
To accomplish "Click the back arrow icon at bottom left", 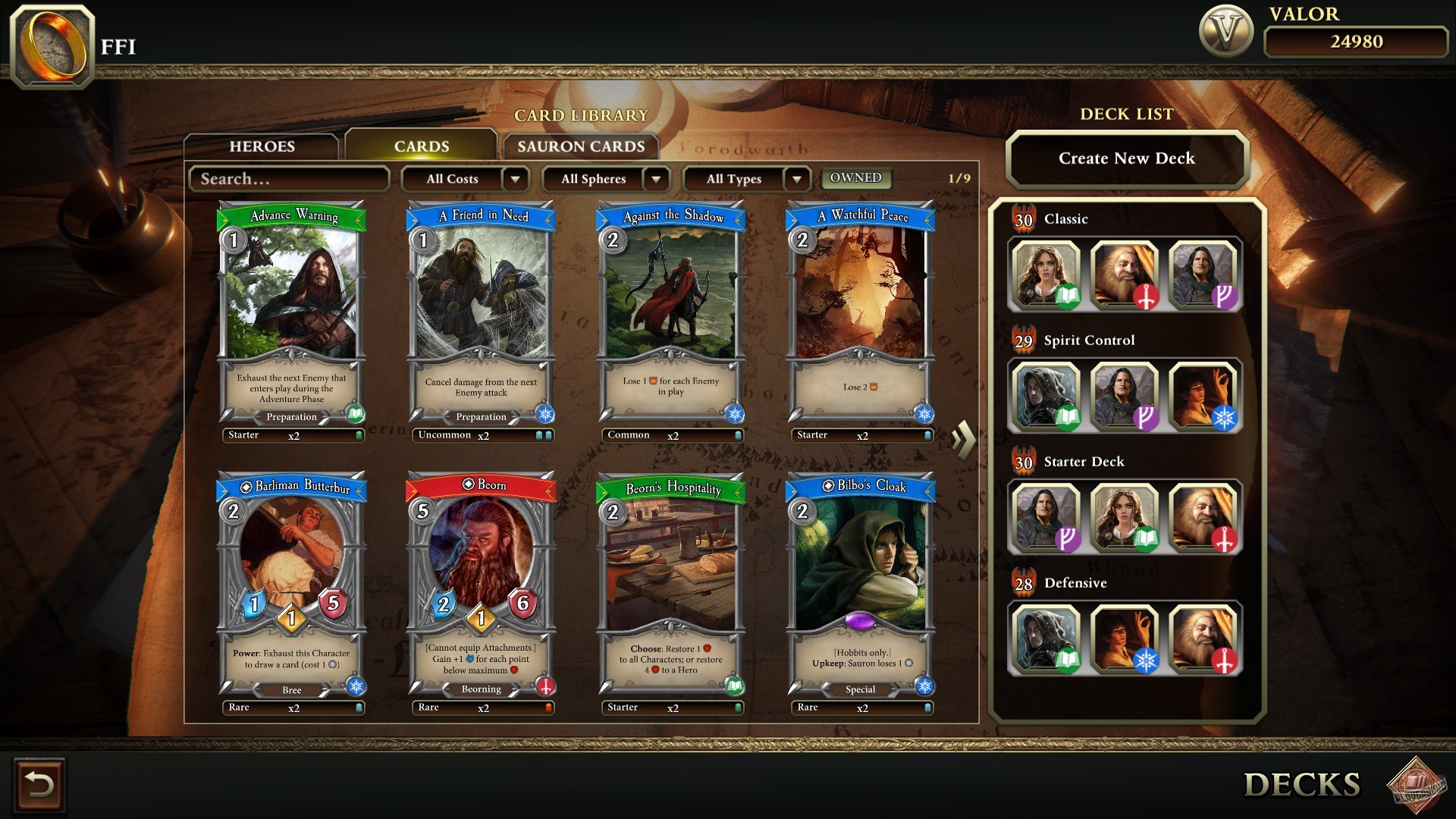I will [39, 786].
